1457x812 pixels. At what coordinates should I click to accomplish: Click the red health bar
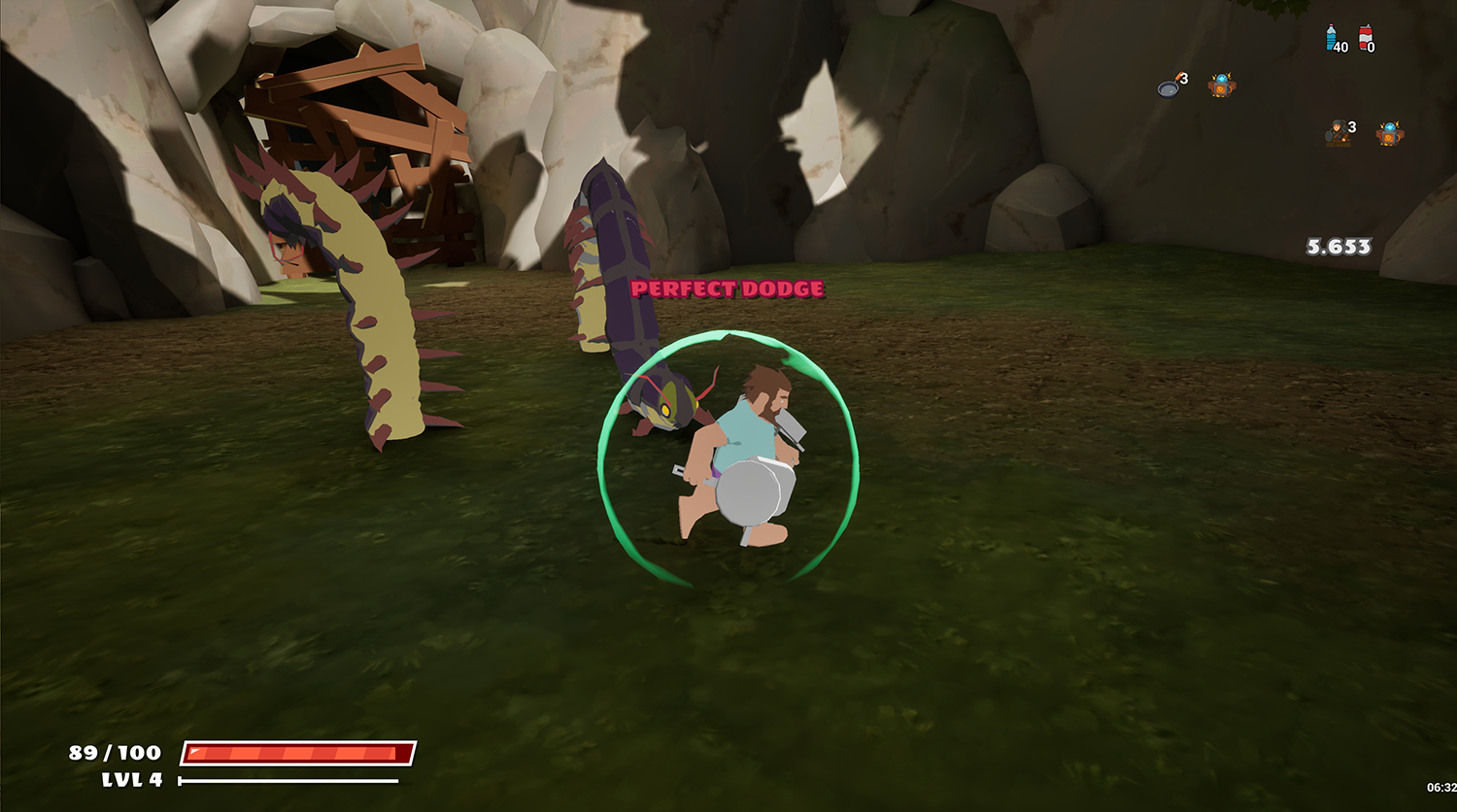296,751
